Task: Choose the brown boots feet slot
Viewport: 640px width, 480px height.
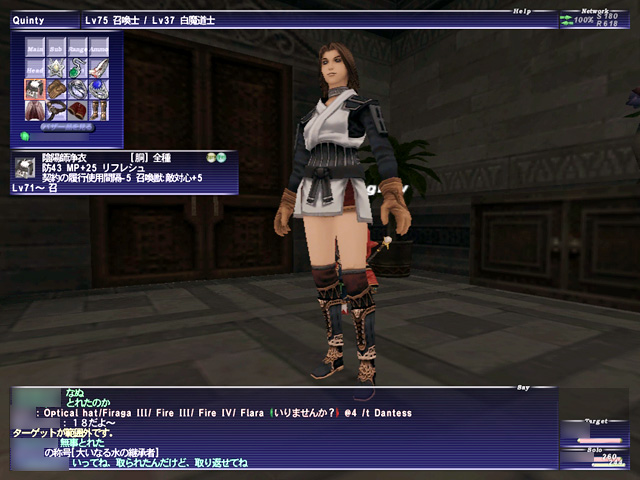Action: pos(99,110)
